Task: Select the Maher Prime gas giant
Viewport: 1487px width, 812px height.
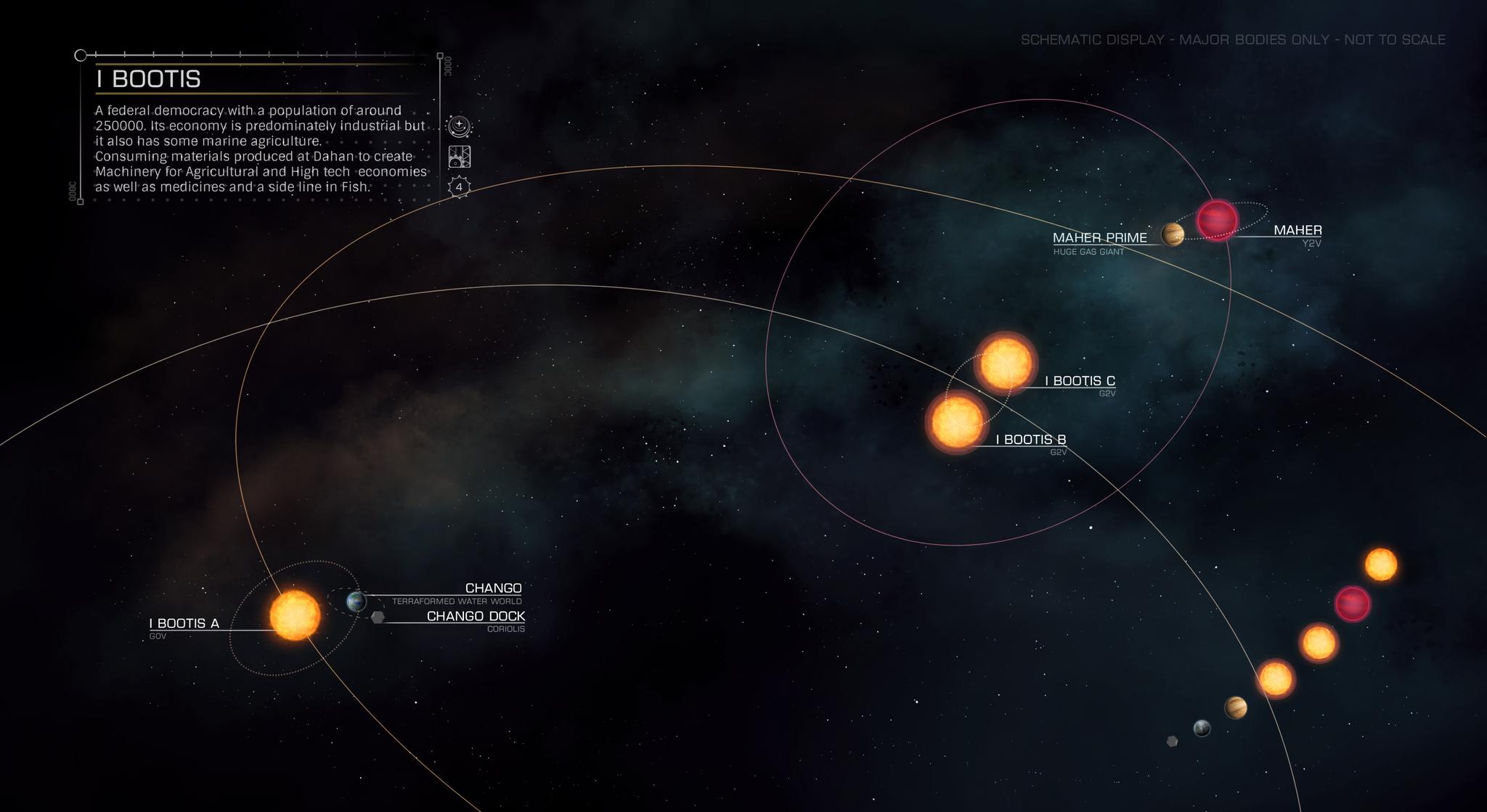Action: tap(1172, 234)
